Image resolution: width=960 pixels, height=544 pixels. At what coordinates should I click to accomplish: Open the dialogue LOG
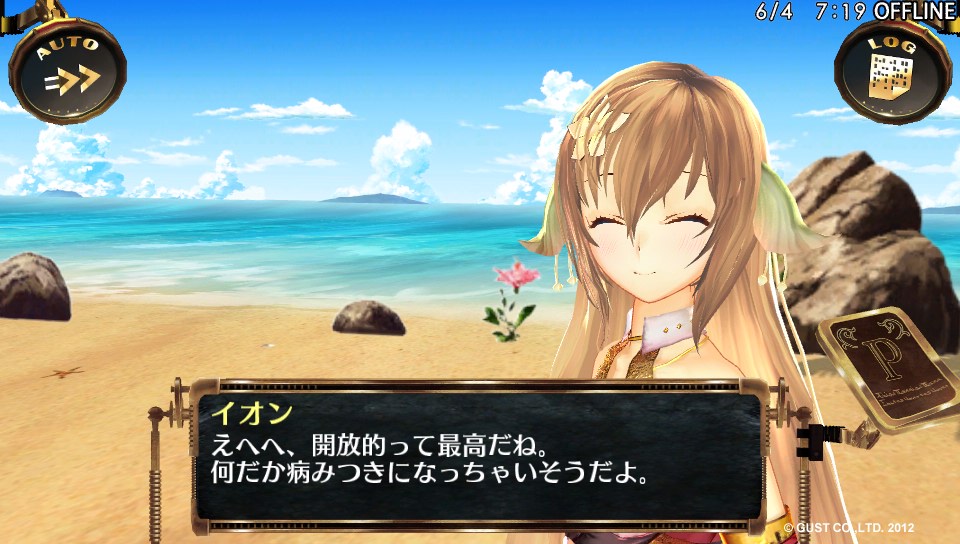pos(890,71)
